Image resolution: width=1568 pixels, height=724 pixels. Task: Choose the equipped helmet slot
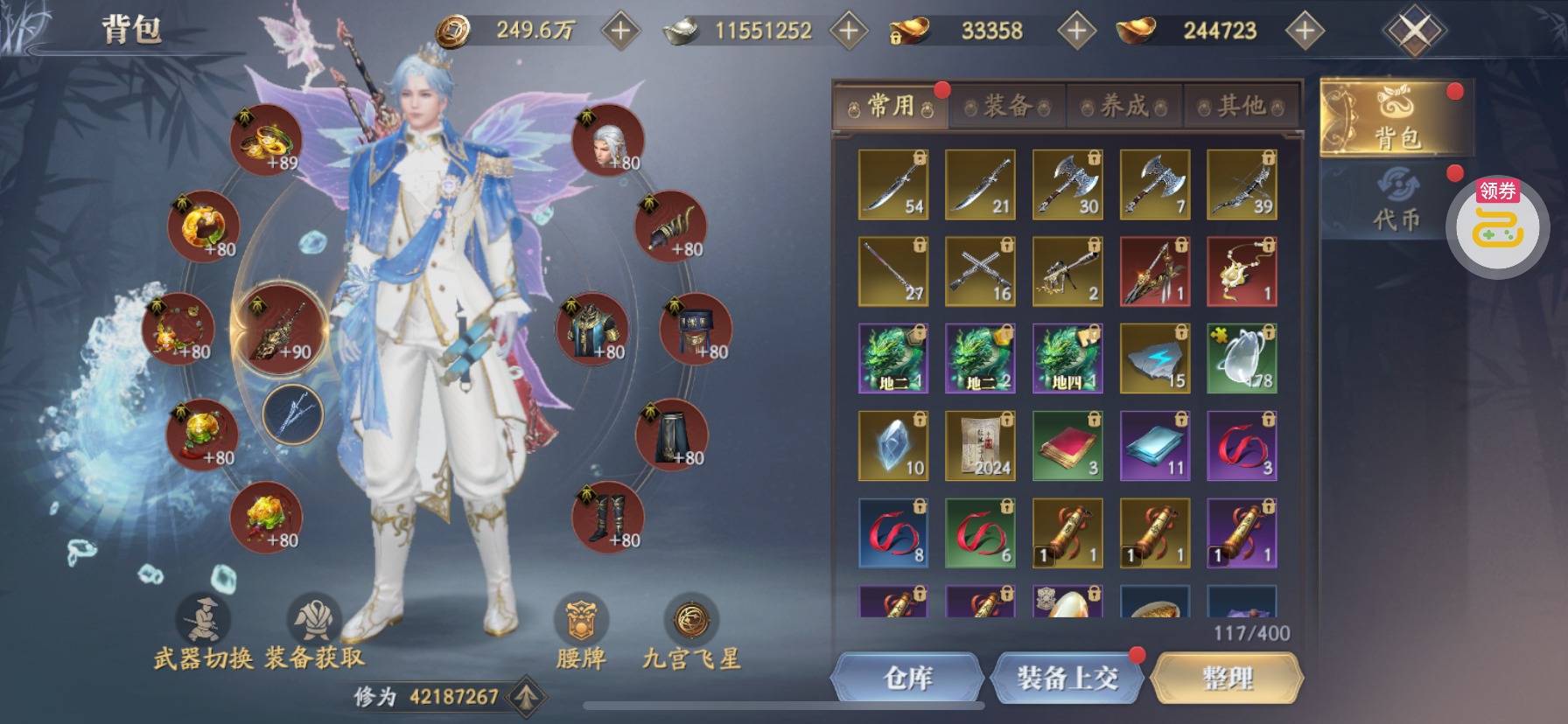(x=608, y=140)
